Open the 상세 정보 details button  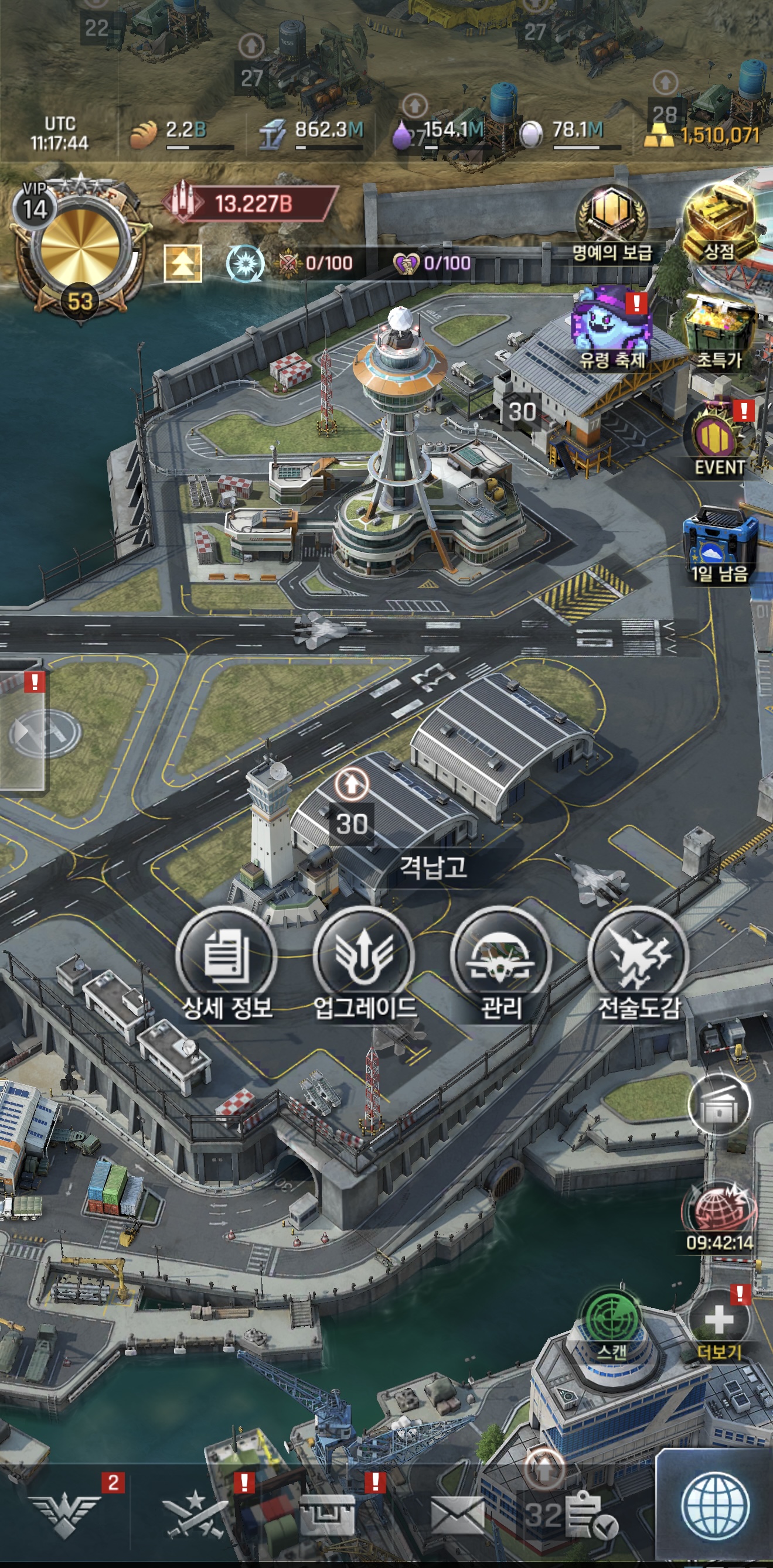(x=227, y=958)
